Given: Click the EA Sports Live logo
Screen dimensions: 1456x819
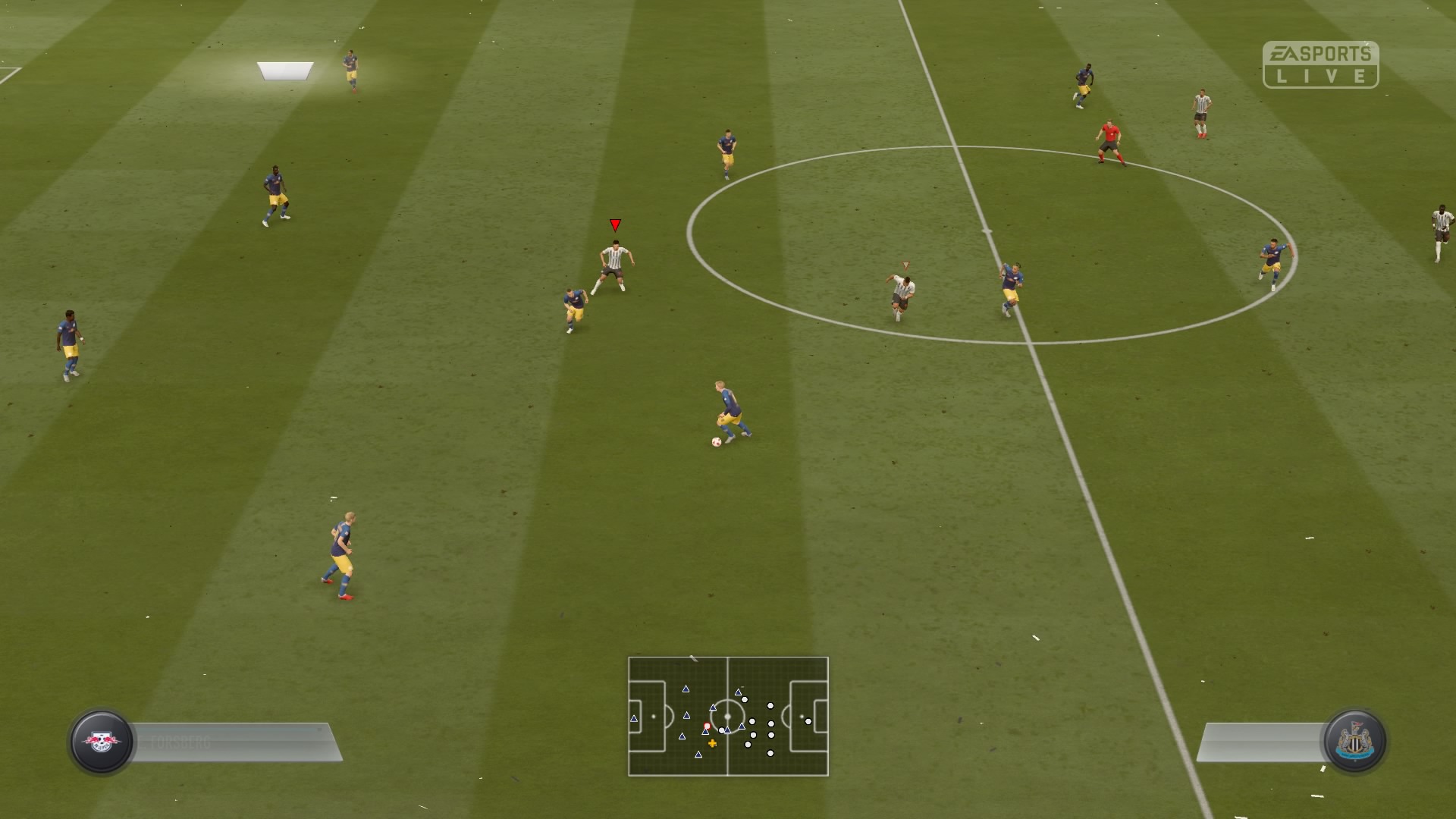Looking at the screenshot, I should 1320,64.
